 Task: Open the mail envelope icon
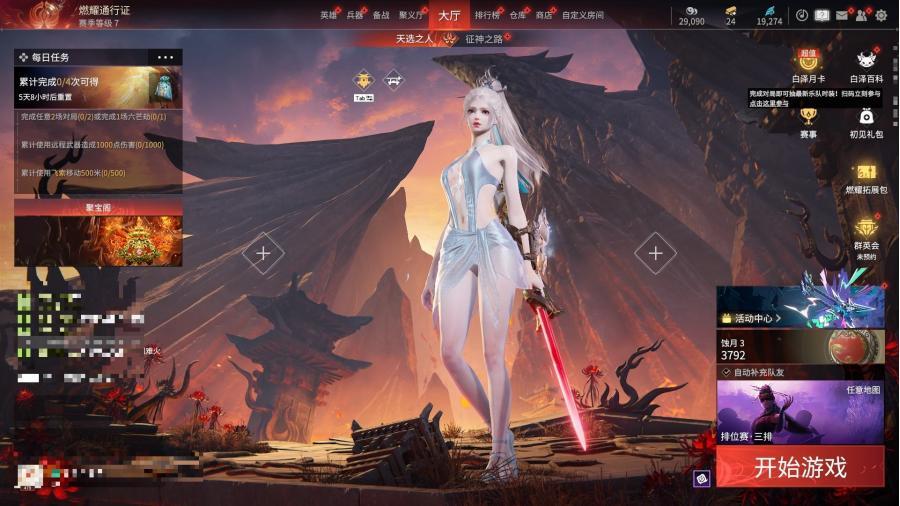(841, 15)
